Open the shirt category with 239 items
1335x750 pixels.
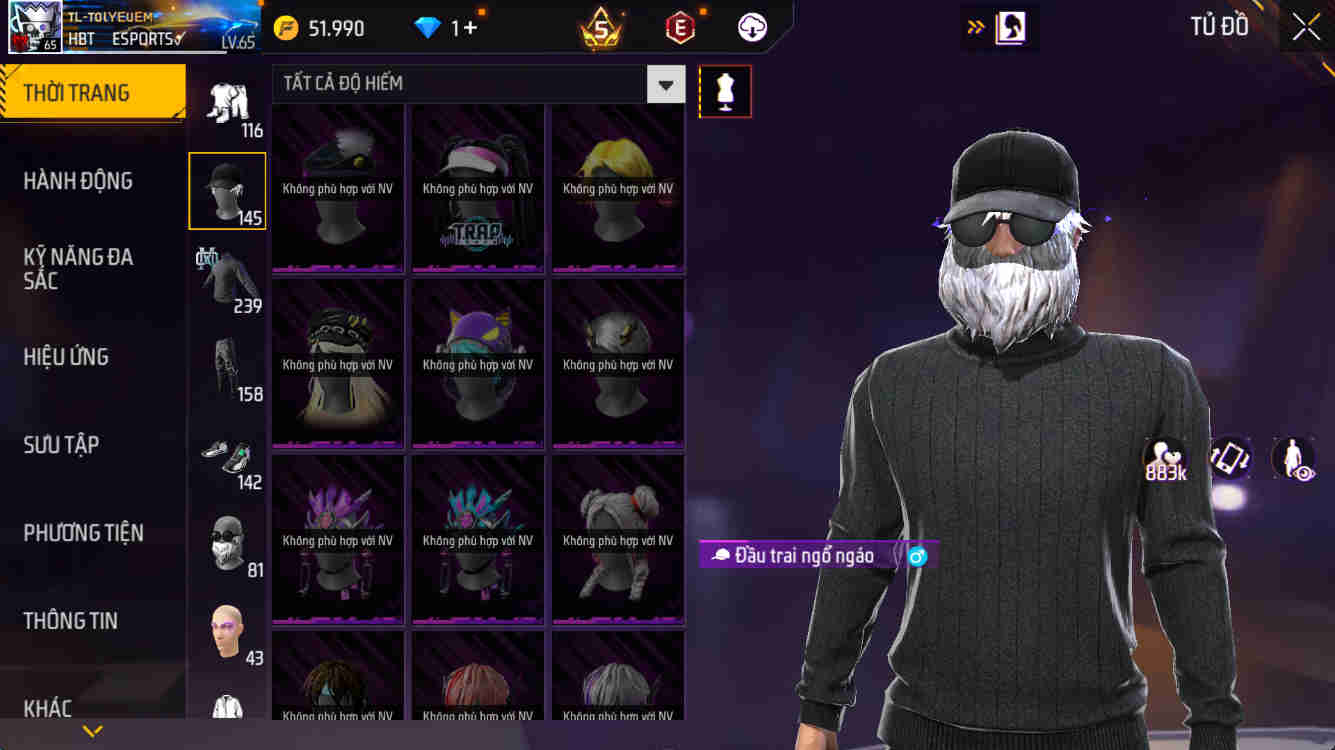227,277
